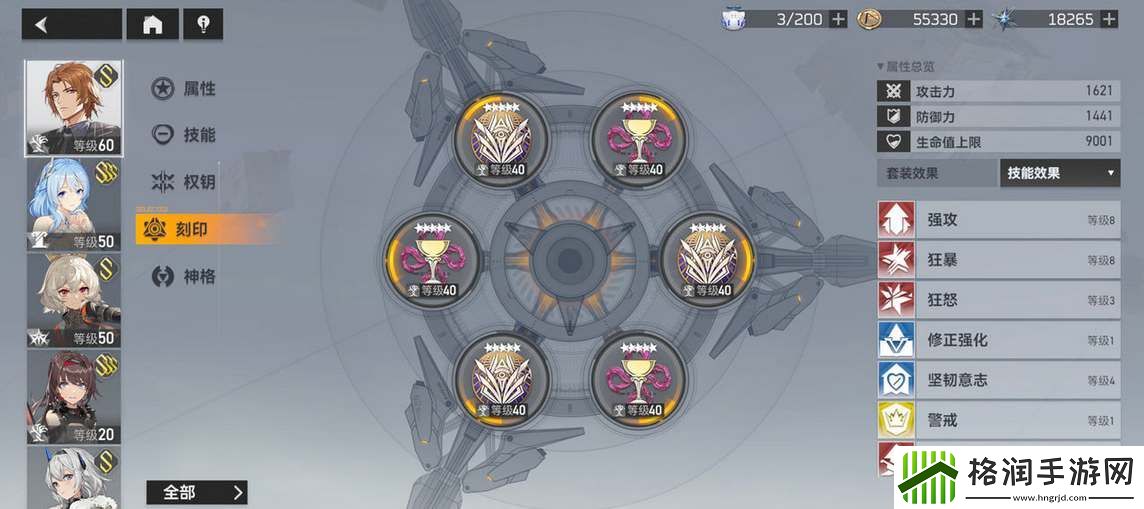This screenshot has width=1144, height=509.
Task: Select the 警戒 skill row
Action: (x=998, y=420)
